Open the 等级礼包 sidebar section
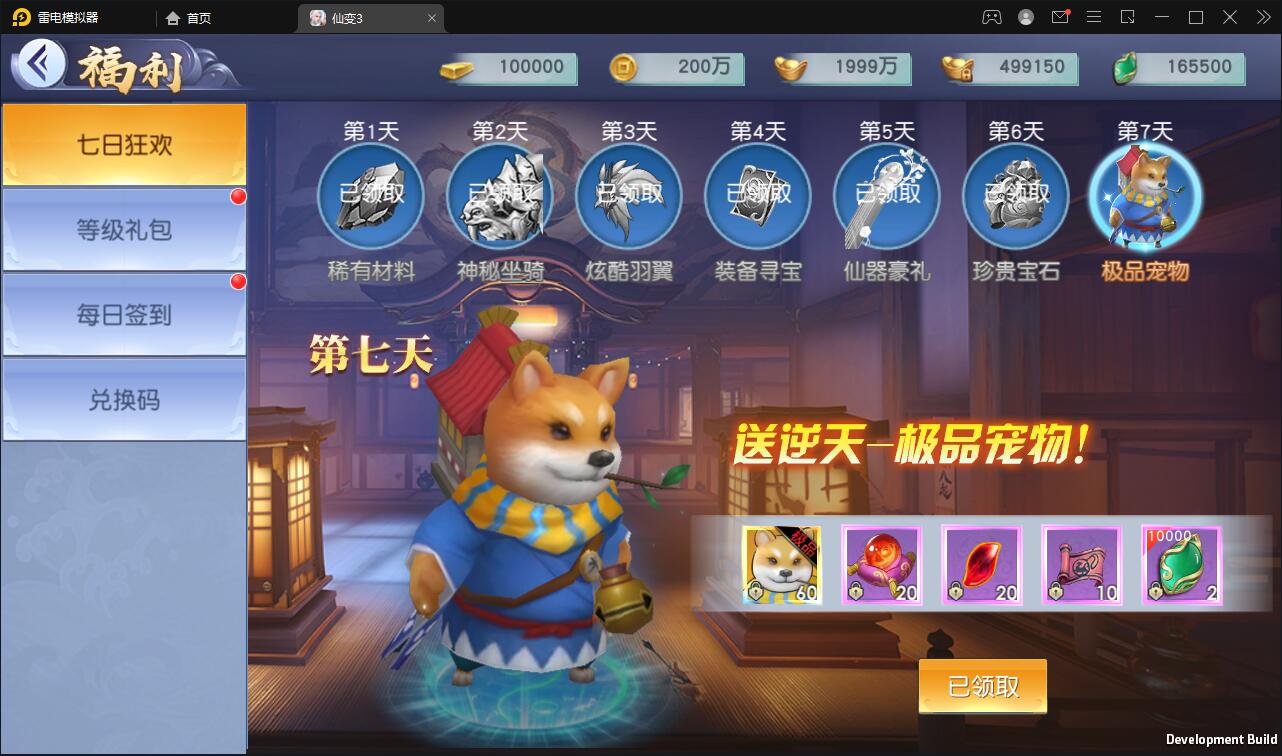Viewport: 1282px width, 756px height. click(x=124, y=228)
